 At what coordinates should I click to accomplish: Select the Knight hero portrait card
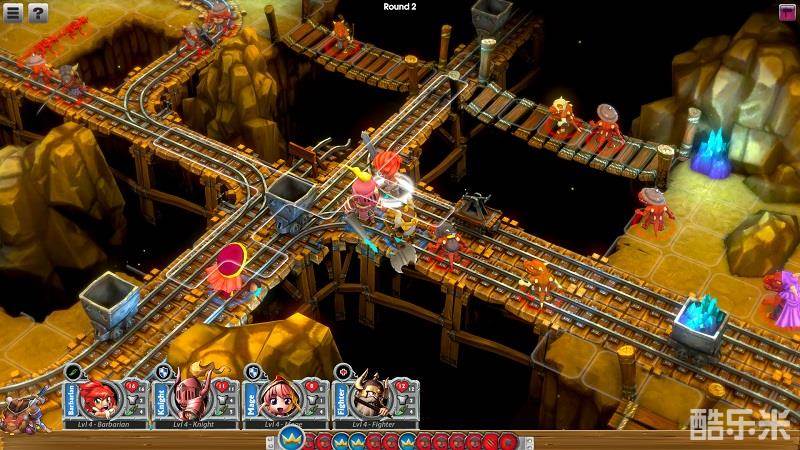coord(189,399)
